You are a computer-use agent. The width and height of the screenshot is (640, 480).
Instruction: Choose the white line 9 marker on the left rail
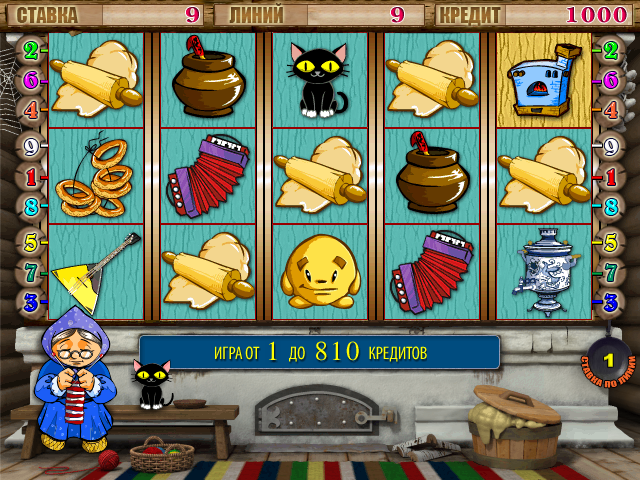pos(31,146)
